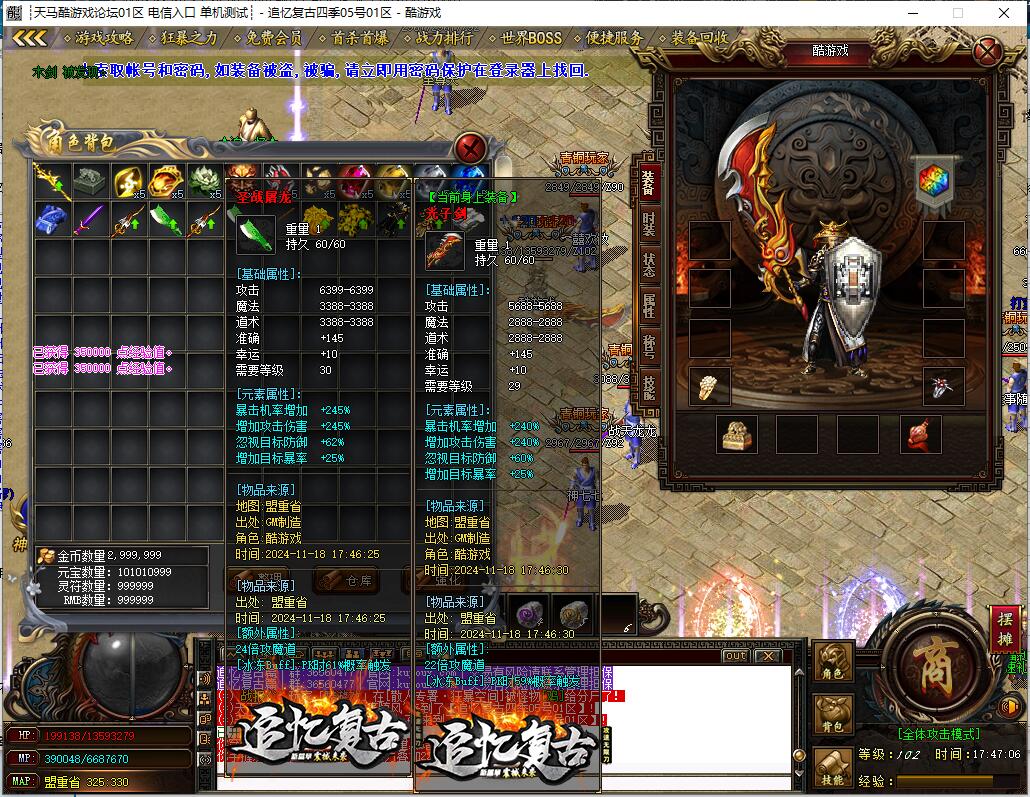
Task: Open the 背包 bag button
Action: pyautogui.click(x=833, y=715)
